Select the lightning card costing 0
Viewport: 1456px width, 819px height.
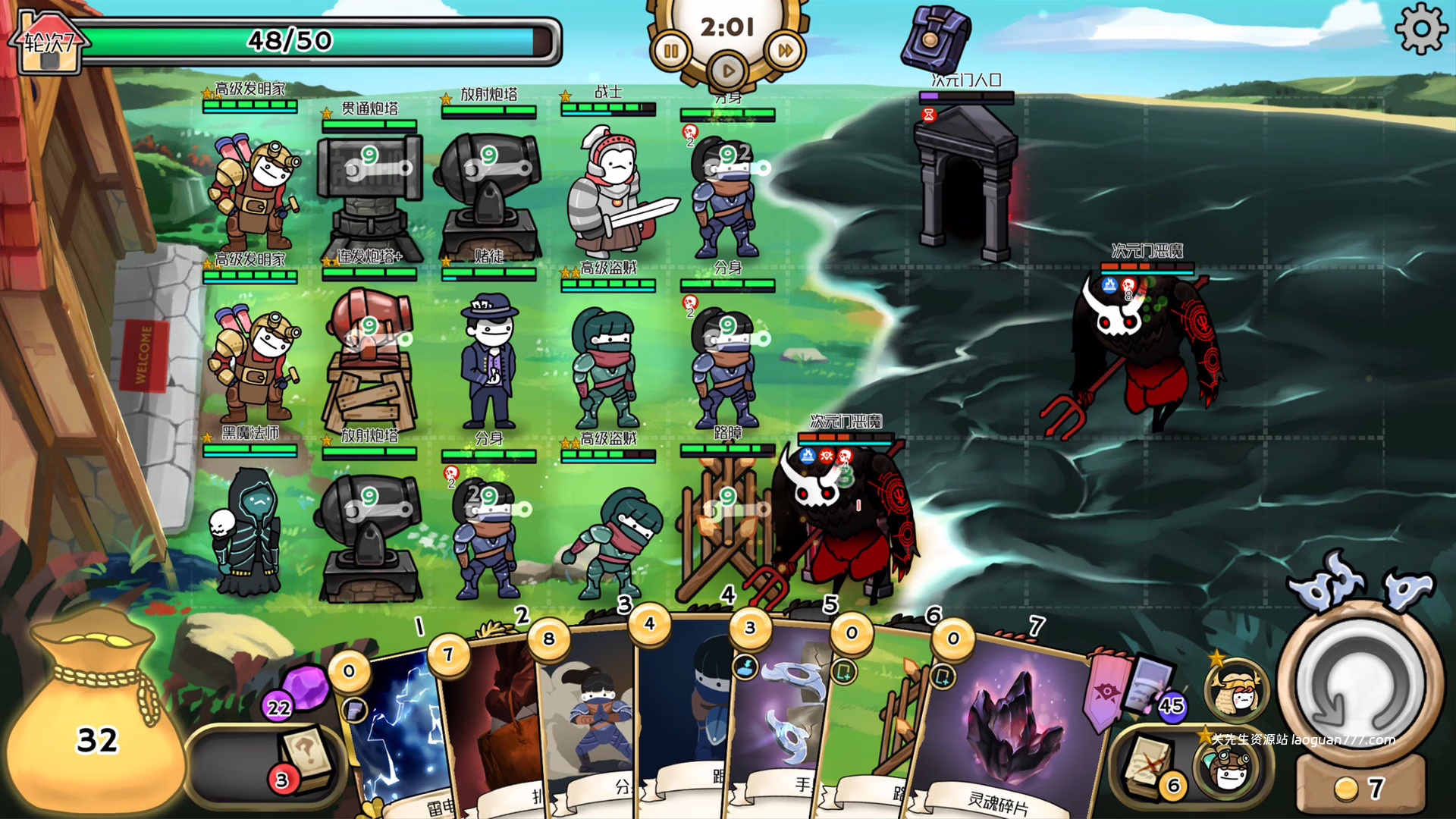(x=394, y=736)
